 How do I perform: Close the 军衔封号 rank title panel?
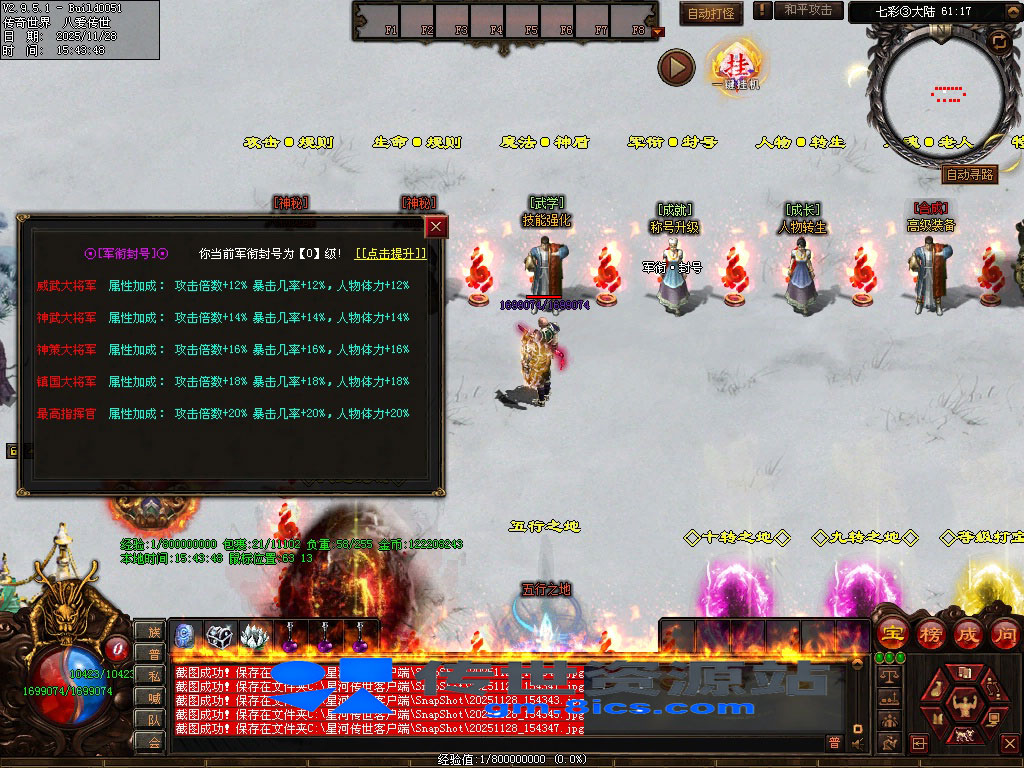pos(436,227)
